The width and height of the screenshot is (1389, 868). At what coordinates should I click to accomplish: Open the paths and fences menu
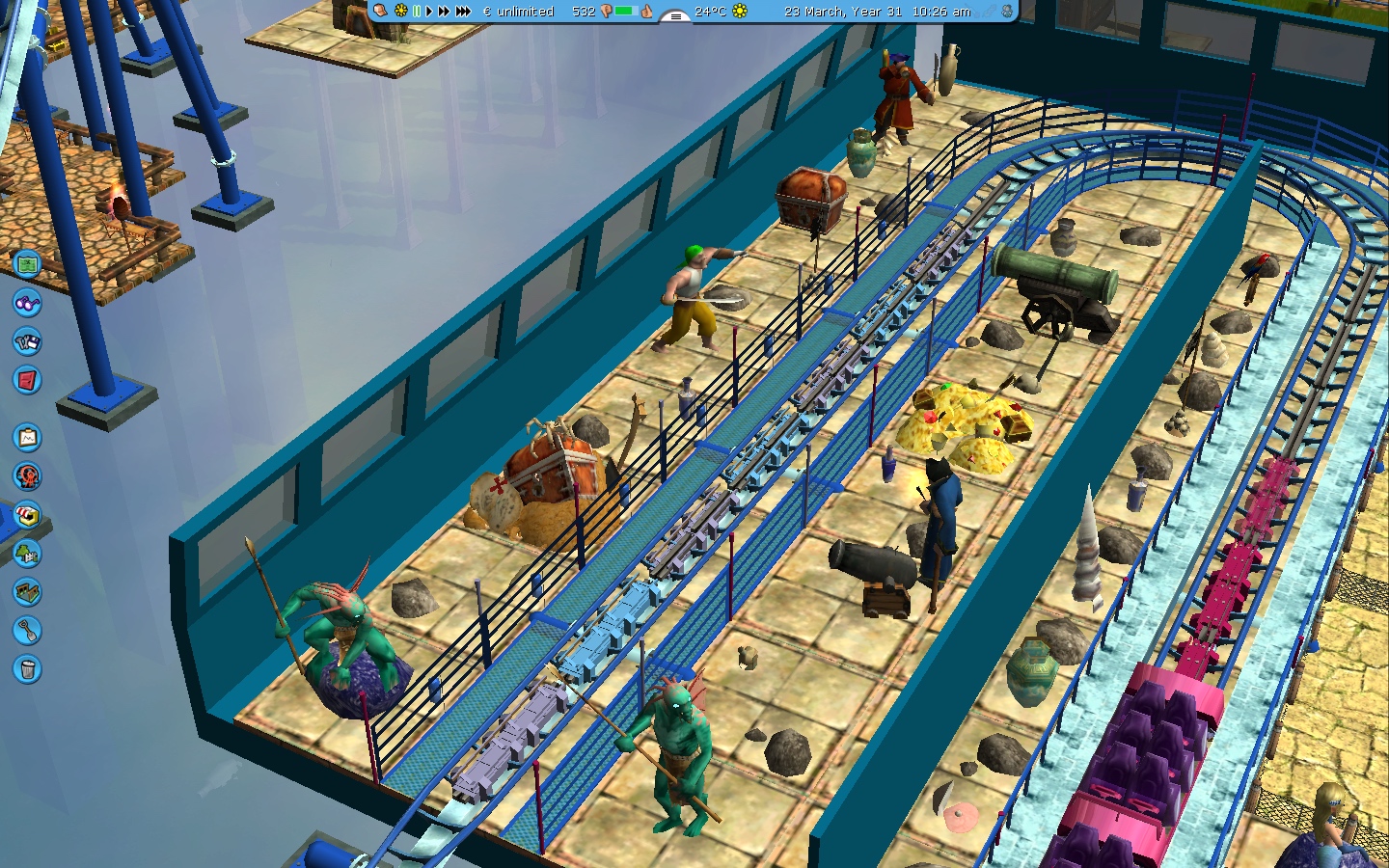(x=27, y=592)
